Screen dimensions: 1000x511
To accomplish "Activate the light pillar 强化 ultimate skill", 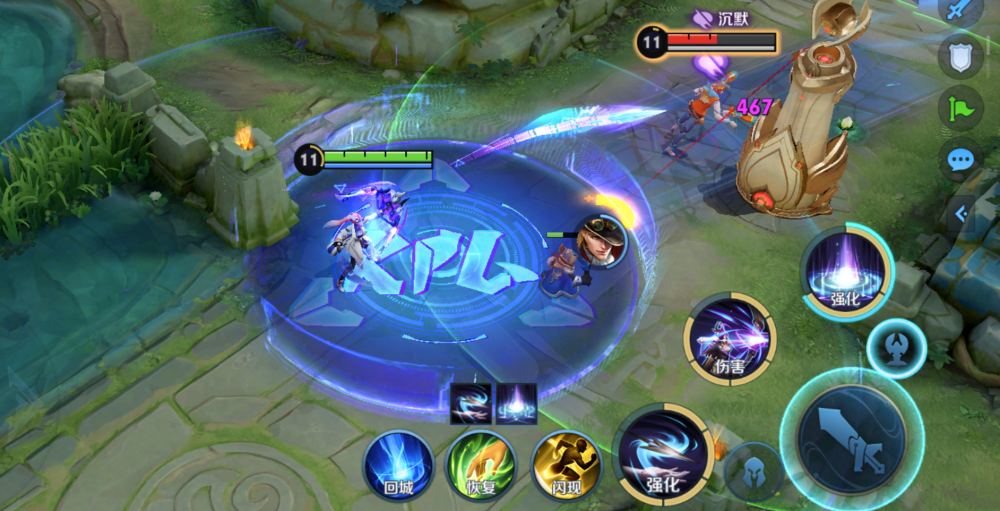I will pos(847,272).
